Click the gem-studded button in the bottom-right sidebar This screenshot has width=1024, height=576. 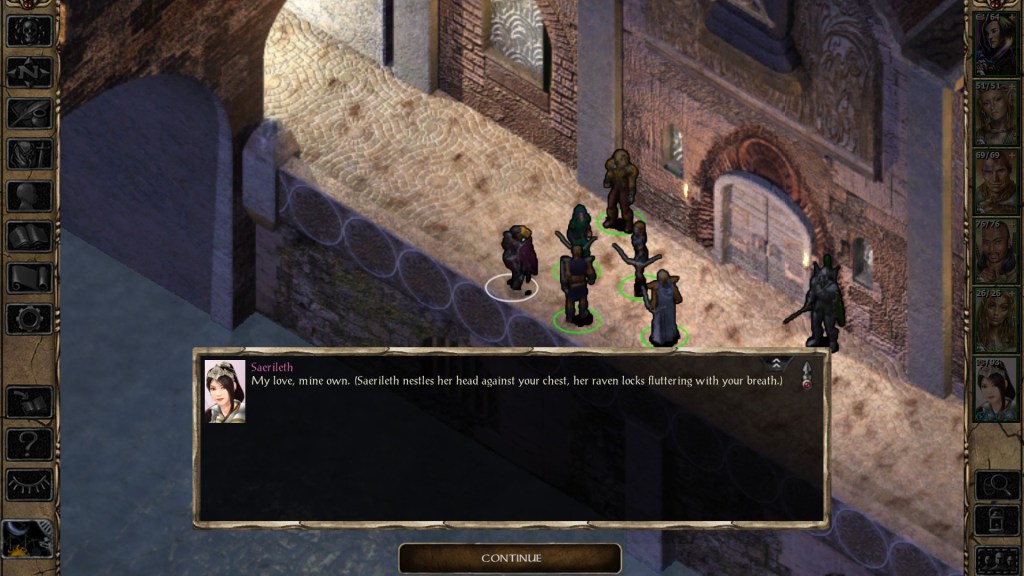[996, 559]
